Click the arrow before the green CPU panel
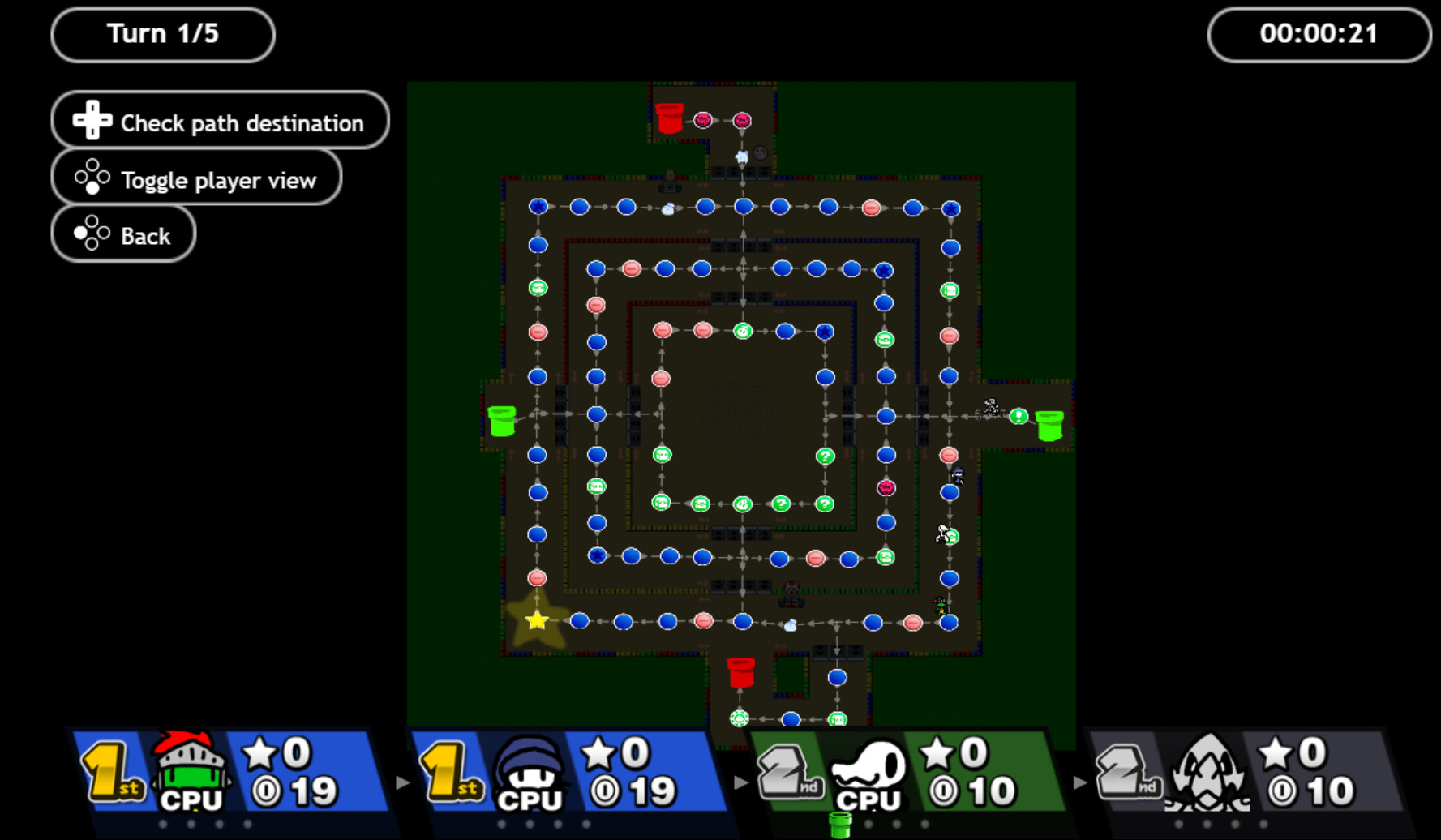 (x=739, y=782)
